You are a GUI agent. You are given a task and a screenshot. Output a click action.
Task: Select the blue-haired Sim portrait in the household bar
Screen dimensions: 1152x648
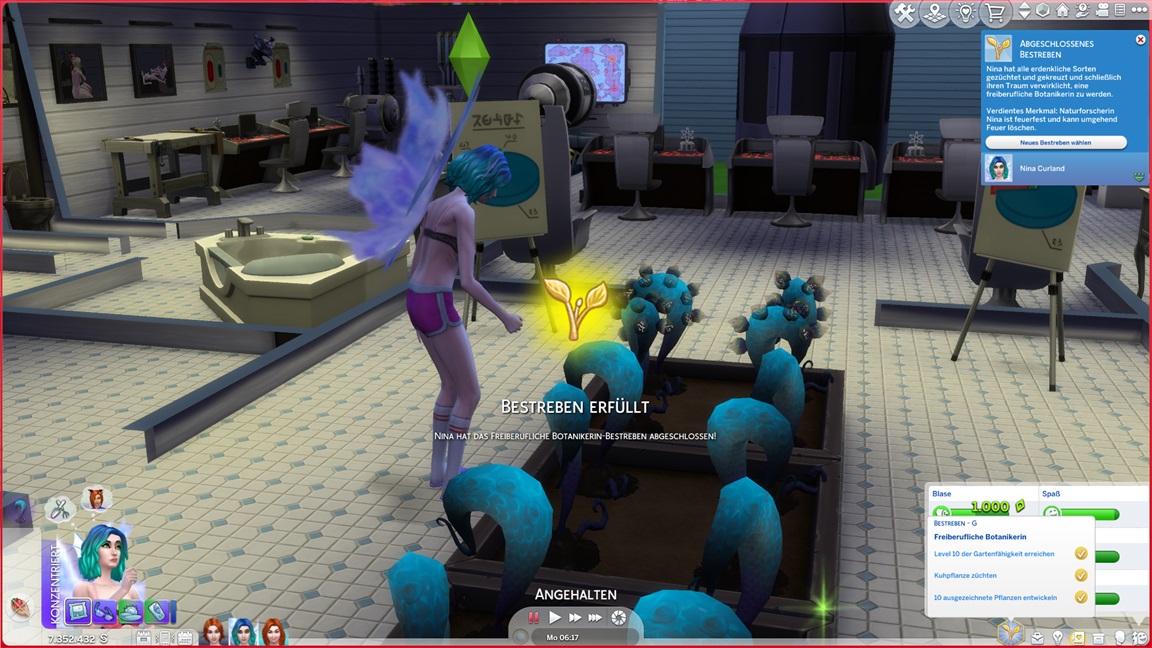pos(243,631)
